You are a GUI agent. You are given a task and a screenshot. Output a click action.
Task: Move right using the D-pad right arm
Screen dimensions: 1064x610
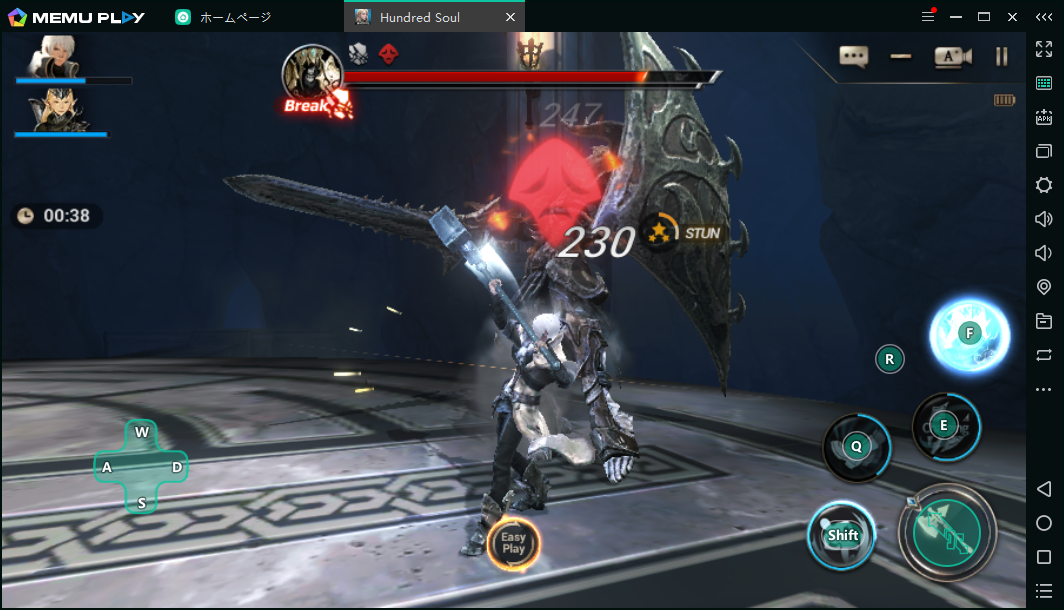click(x=176, y=467)
